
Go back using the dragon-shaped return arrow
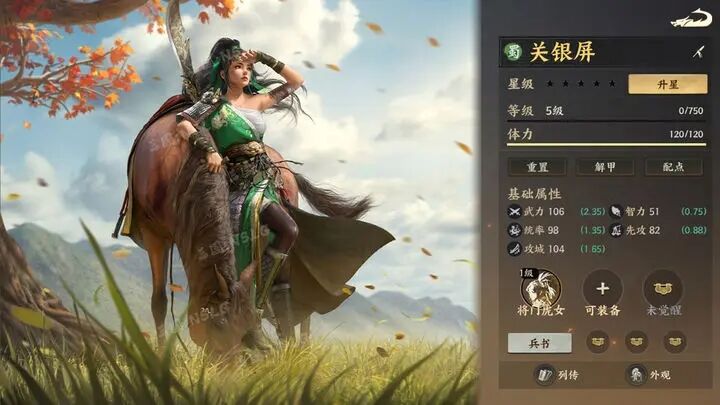click(691, 19)
